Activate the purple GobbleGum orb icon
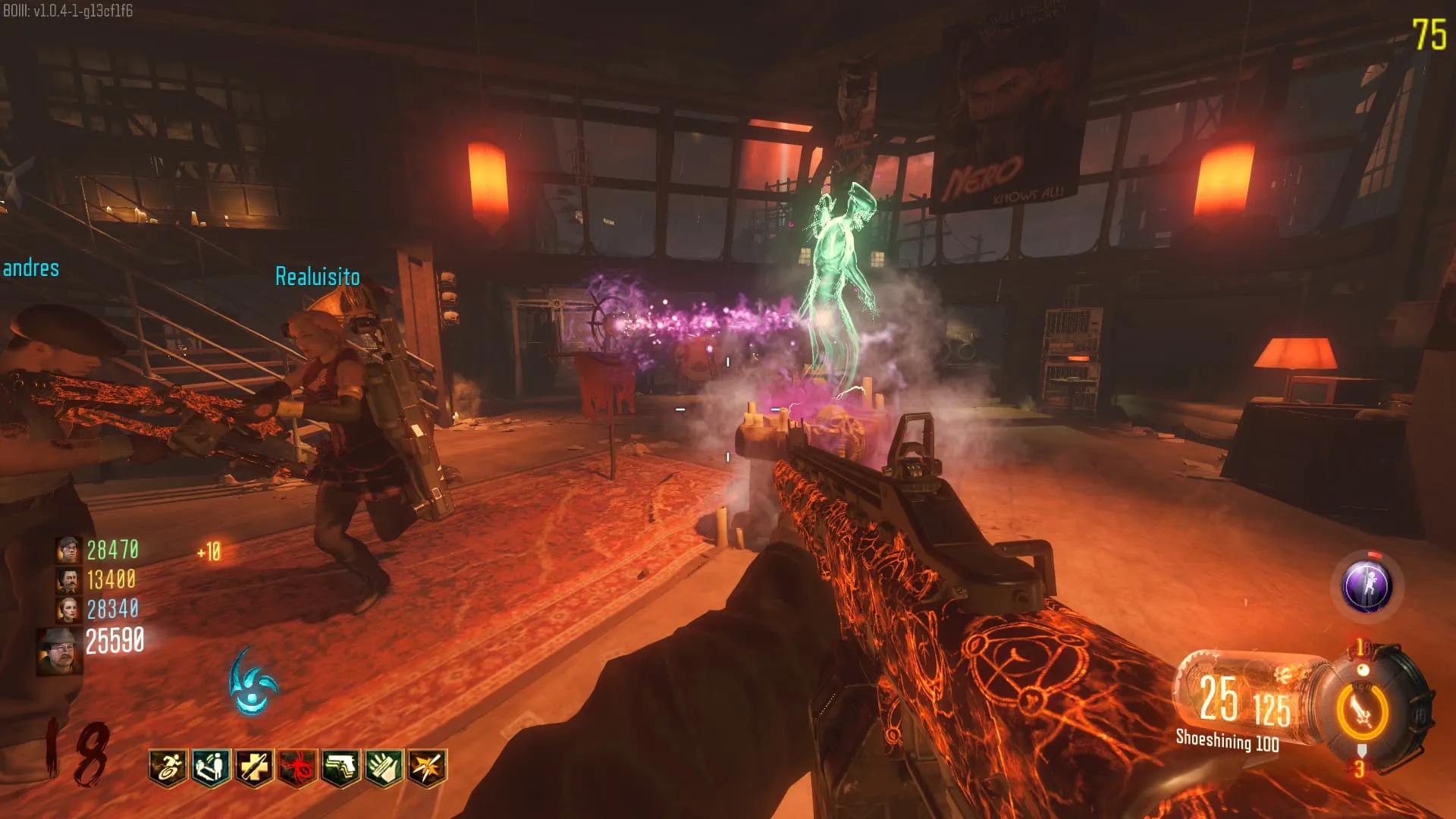This screenshot has height=819, width=1456. [x=1367, y=586]
